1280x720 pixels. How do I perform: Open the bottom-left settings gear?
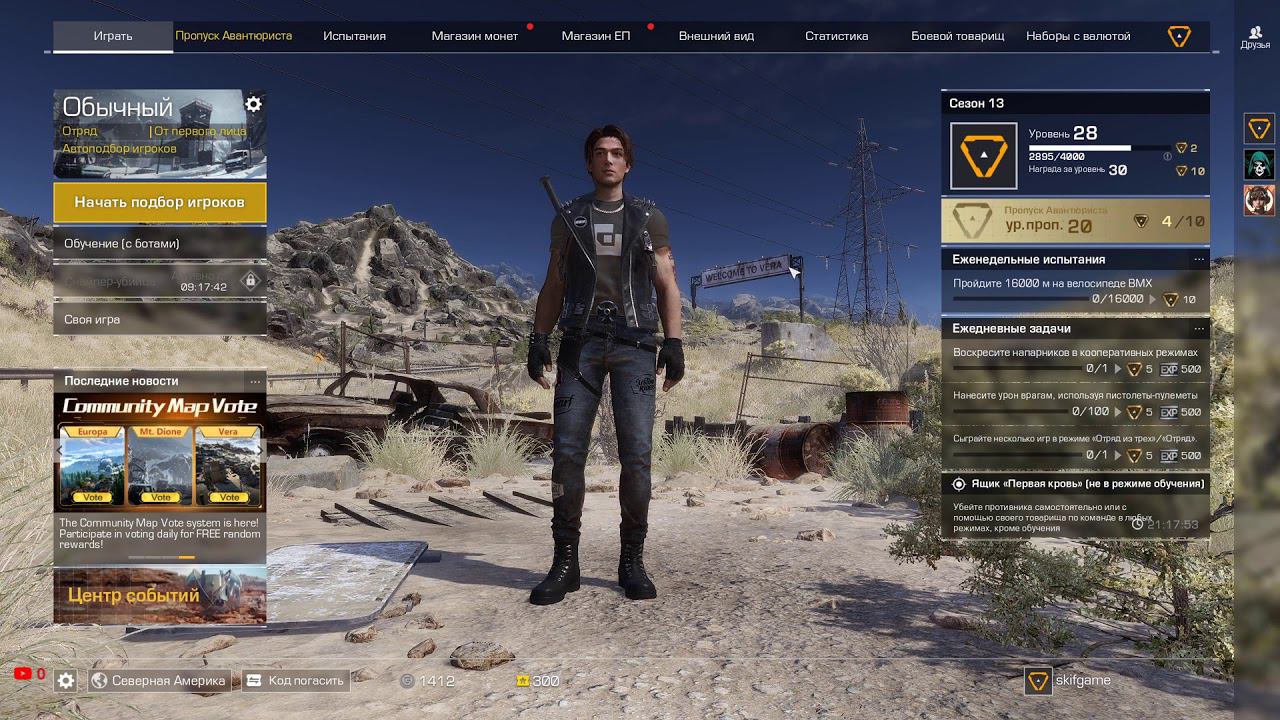click(x=66, y=681)
